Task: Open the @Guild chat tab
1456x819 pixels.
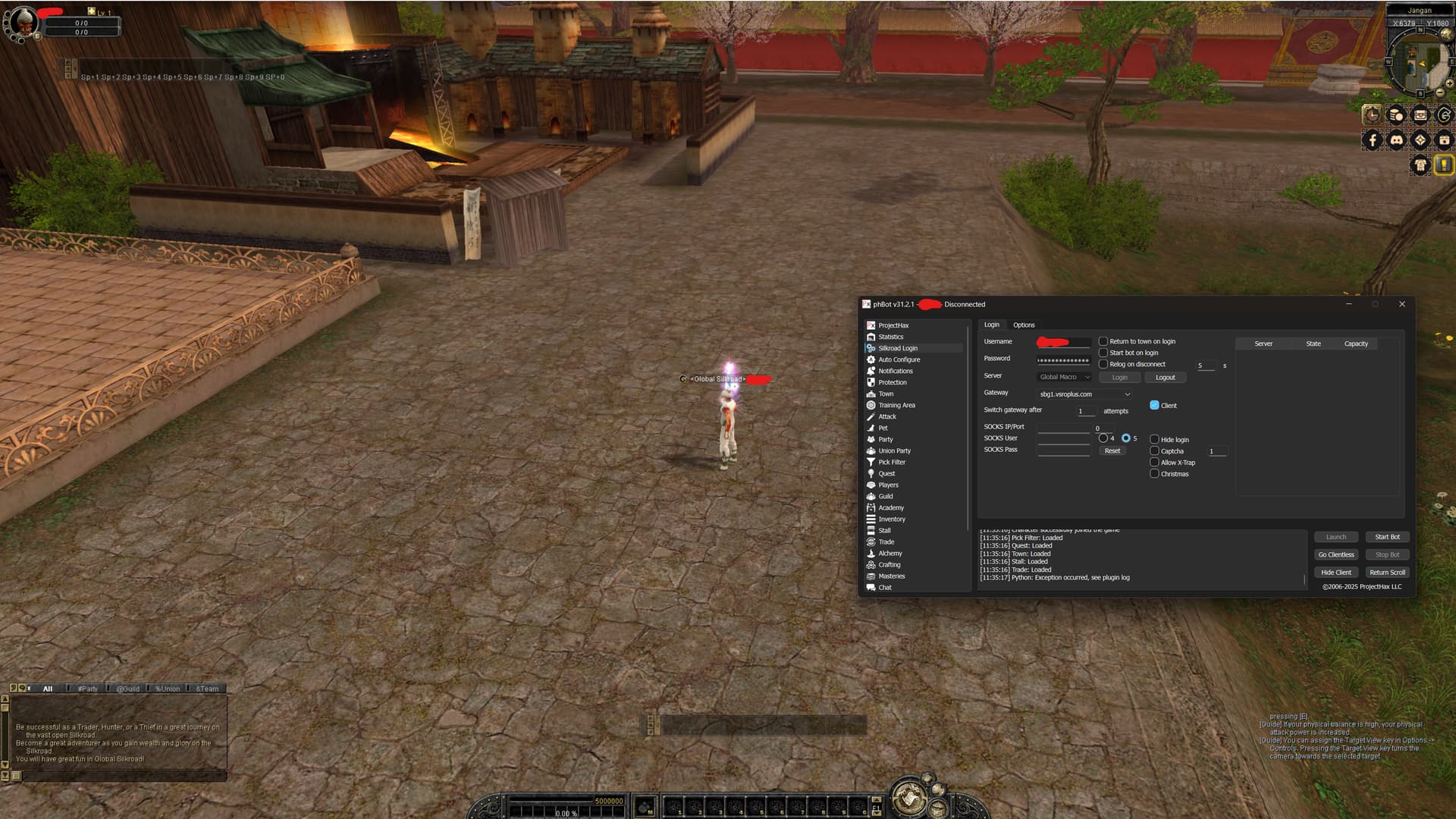Action: coord(127,689)
